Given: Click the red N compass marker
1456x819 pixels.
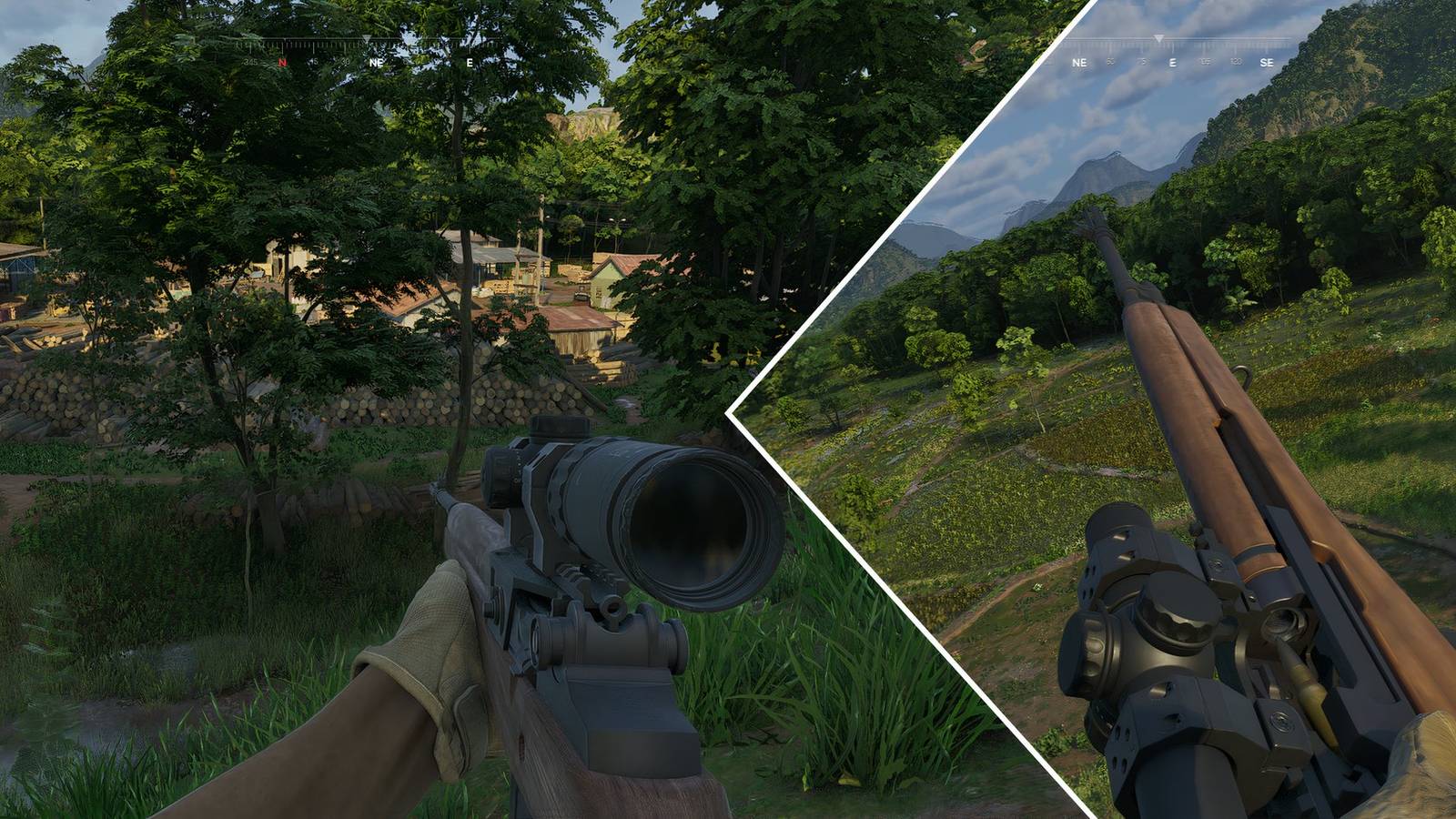Looking at the screenshot, I should click(x=282, y=62).
